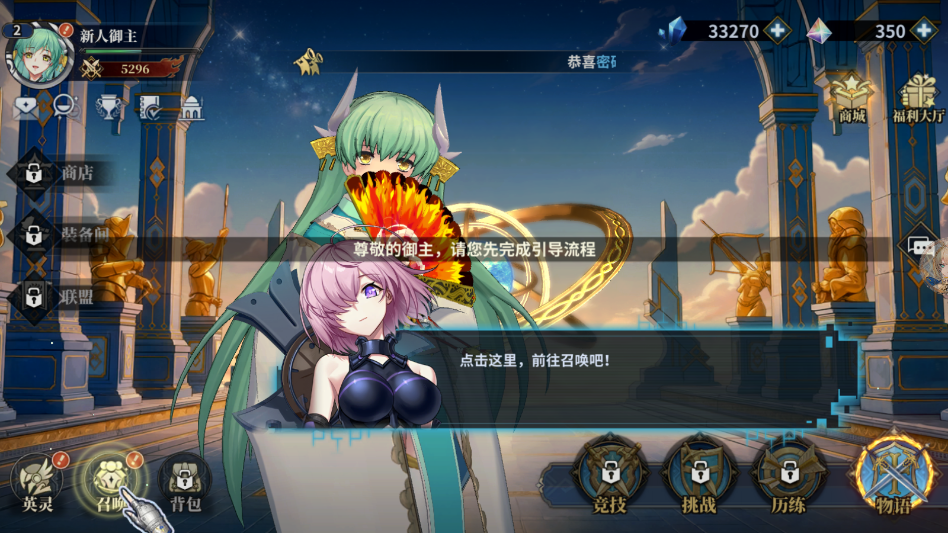Add more rainbow gems with plus button
The height and width of the screenshot is (533, 948).
click(x=924, y=31)
